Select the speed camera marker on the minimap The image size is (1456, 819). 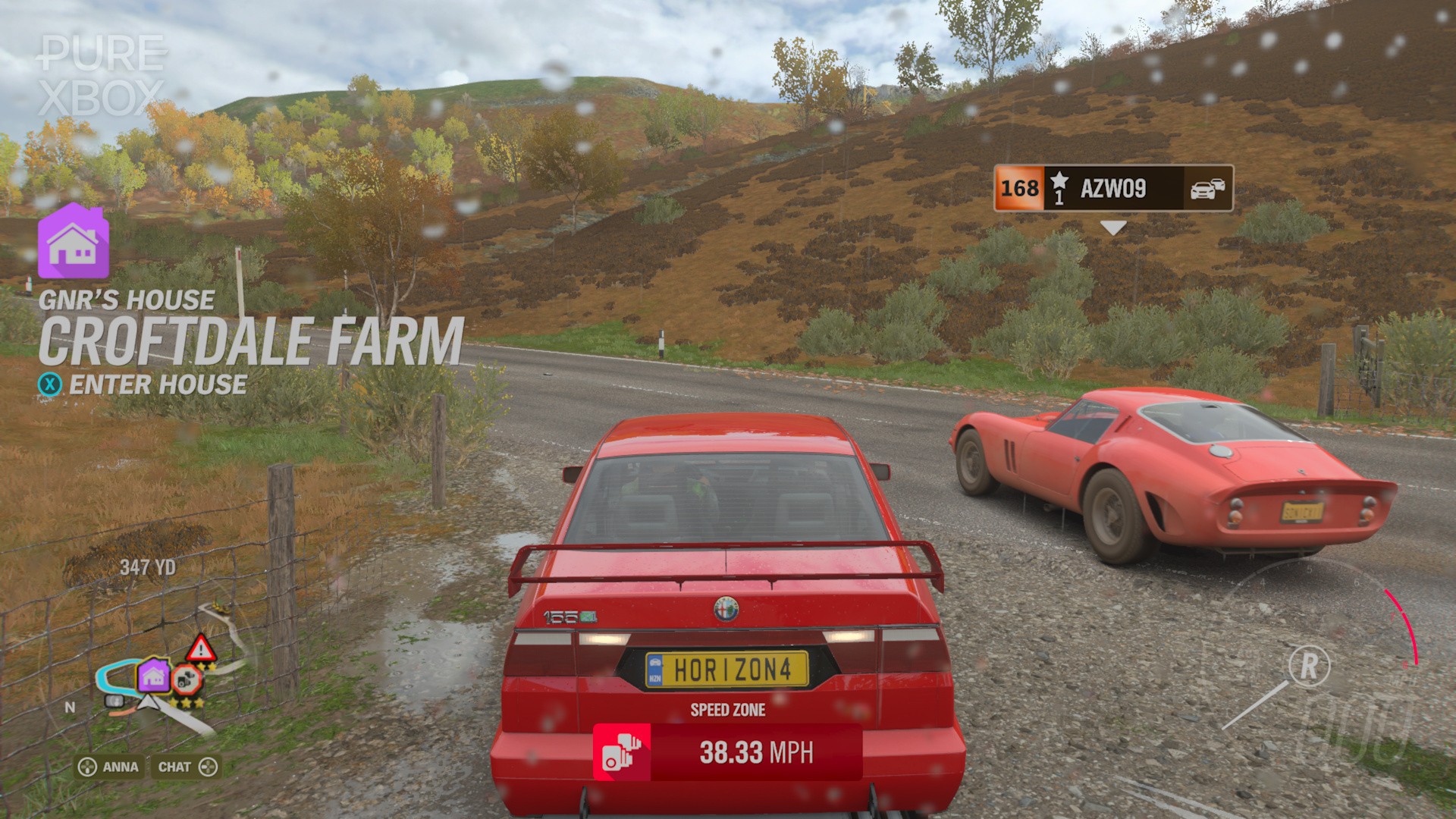pos(186,679)
